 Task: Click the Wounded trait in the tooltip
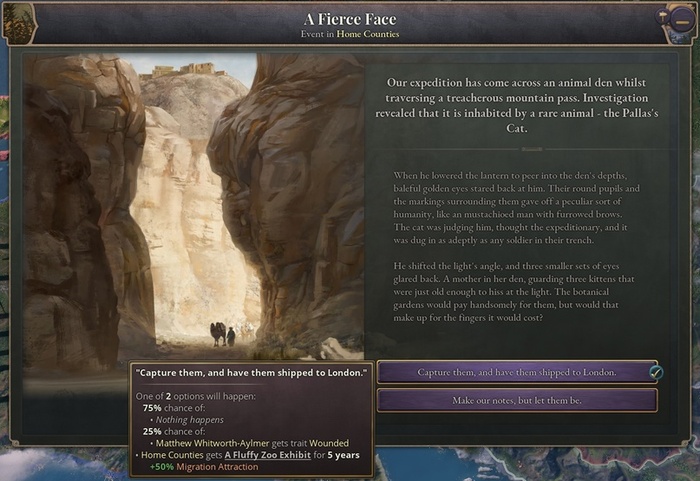click(328, 443)
